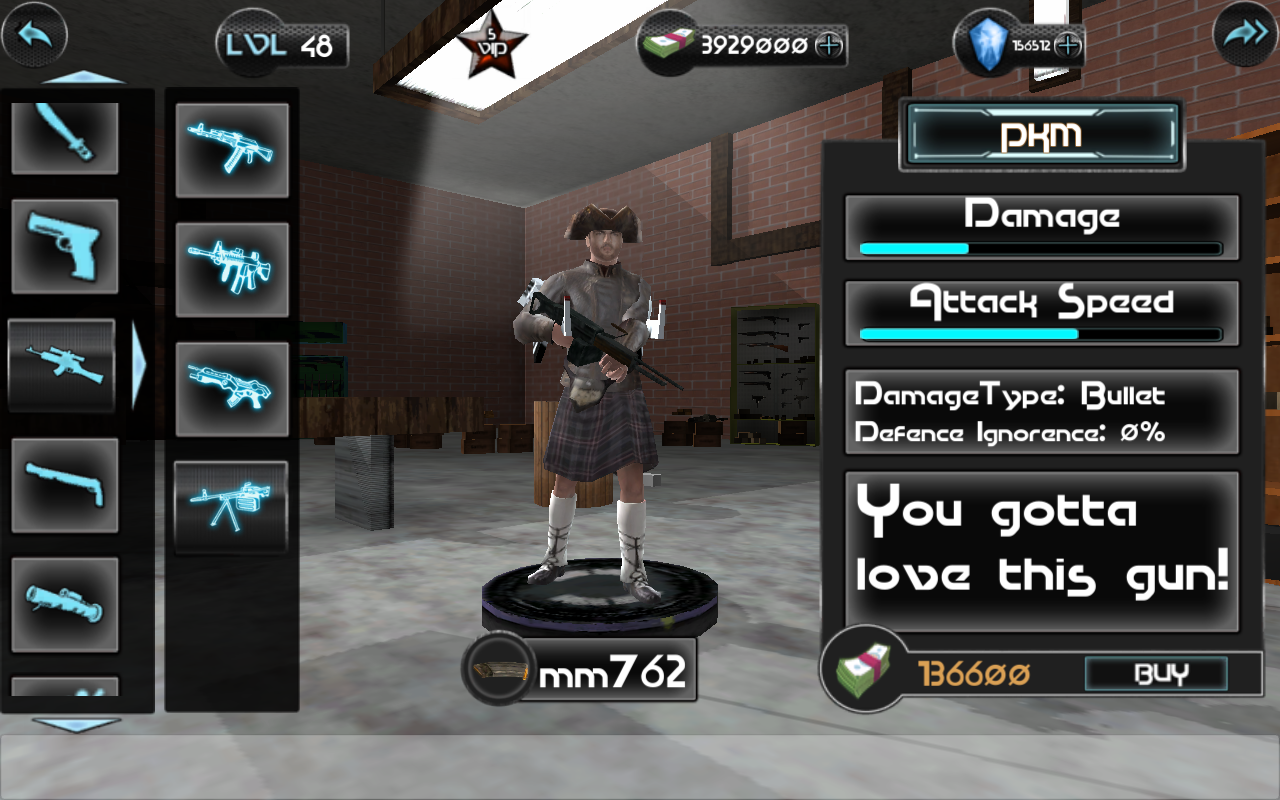1280x800 pixels.
Task: Select the bullpup rifle thumbnail
Action: pyautogui.click(x=231, y=388)
